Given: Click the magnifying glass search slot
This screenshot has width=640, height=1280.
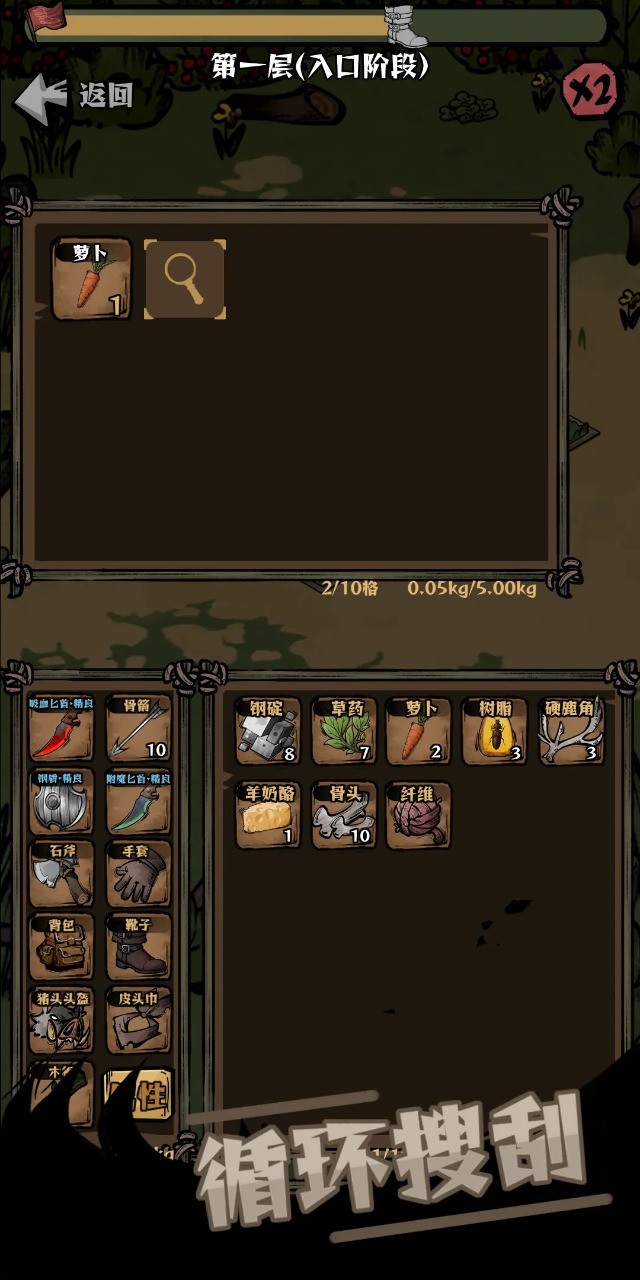Looking at the screenshot, I should [185, 280].
